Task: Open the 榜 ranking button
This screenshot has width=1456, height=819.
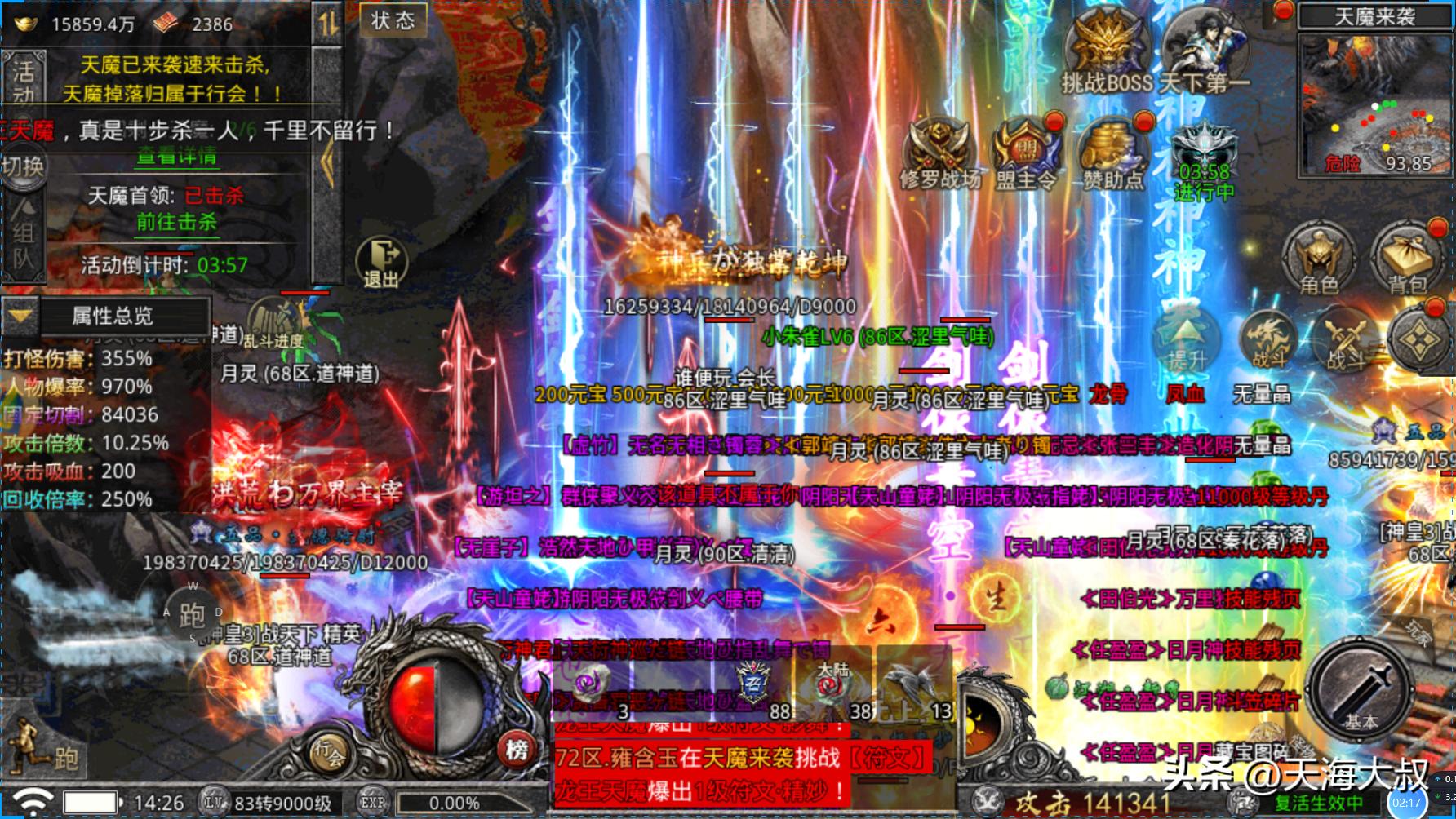Action: coord(517,749)
